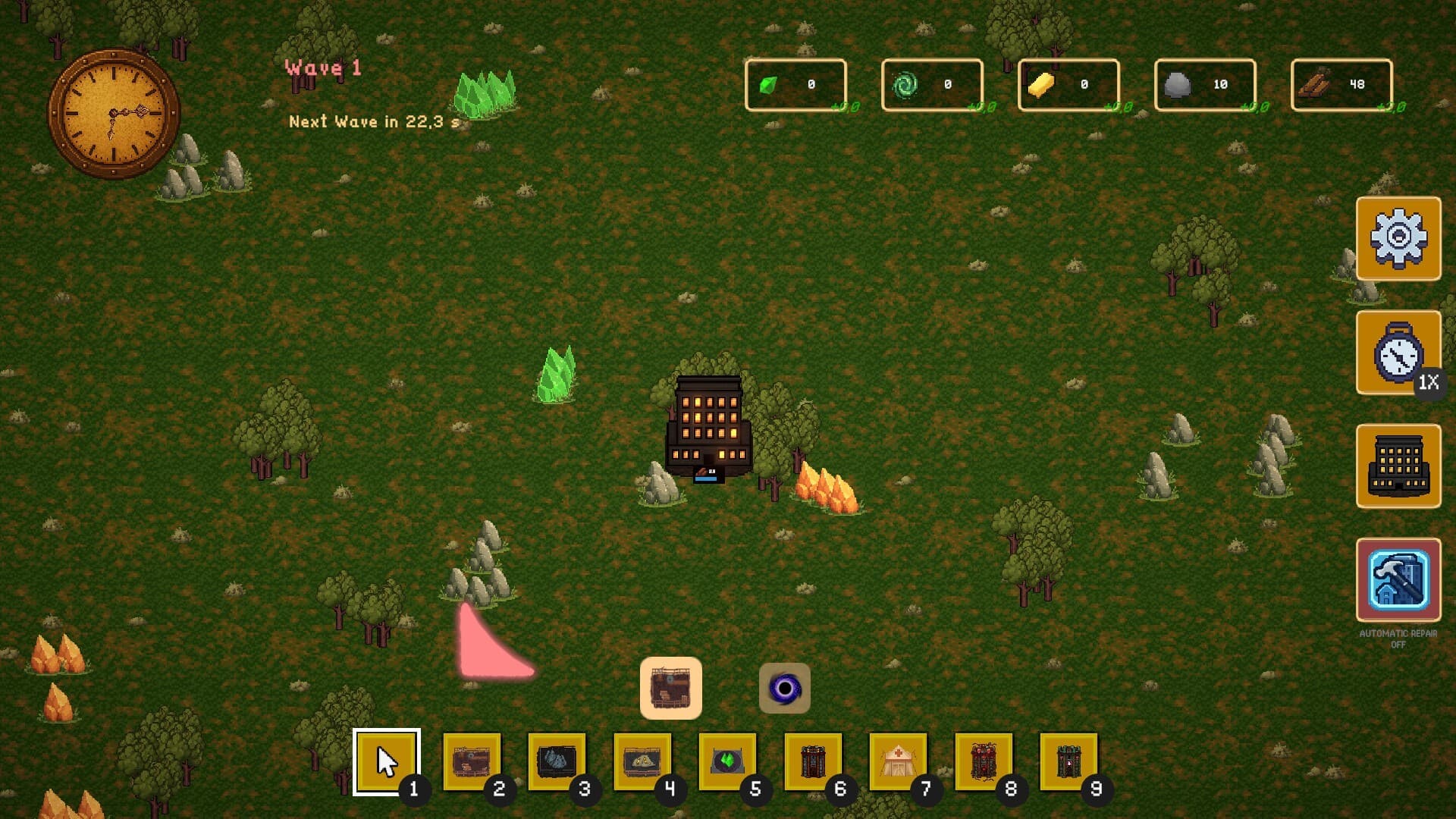Open the buildings overview panel
The image size is (1456, 819).
[1399, 465]
